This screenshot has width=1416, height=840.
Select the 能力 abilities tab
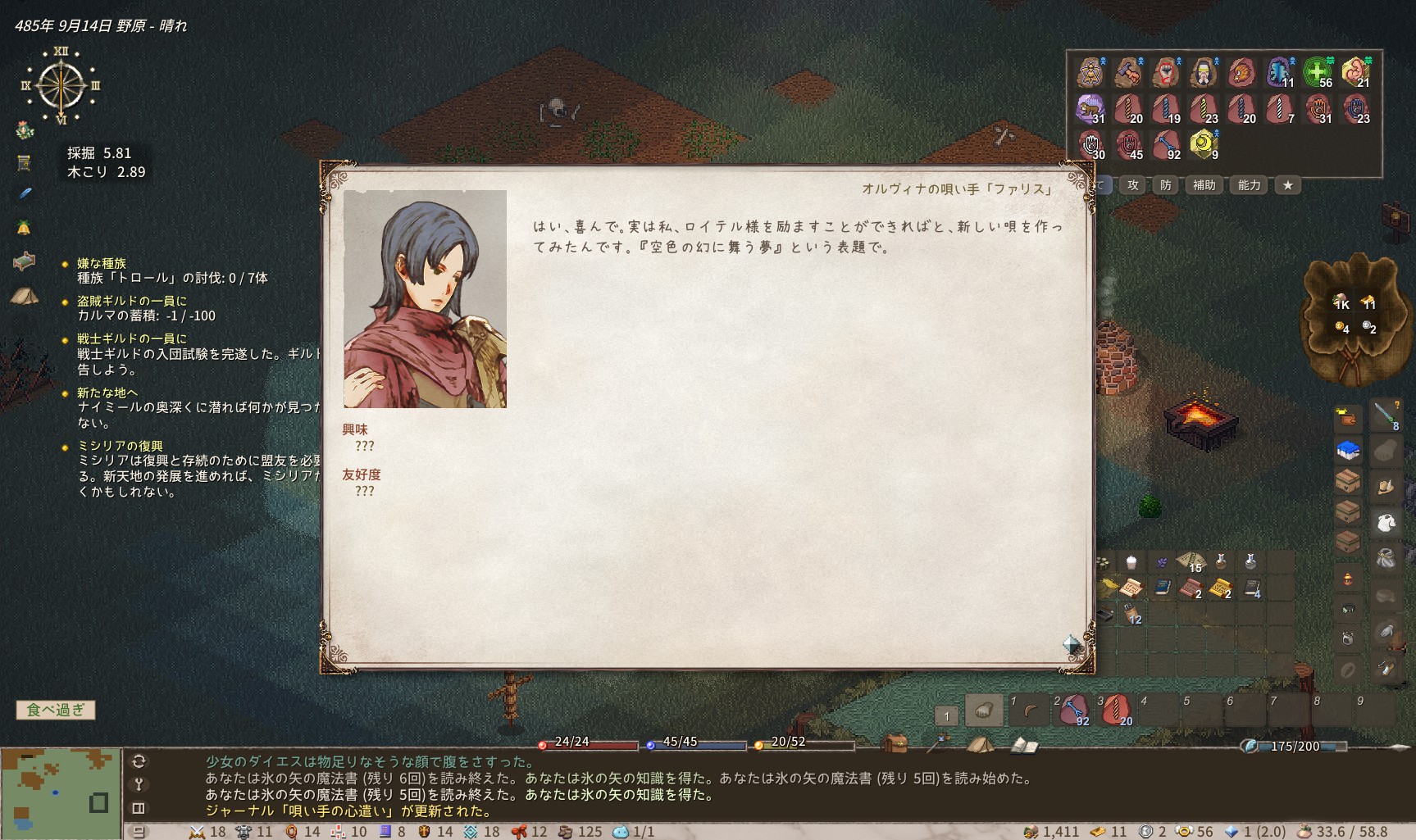point(1249,185)
